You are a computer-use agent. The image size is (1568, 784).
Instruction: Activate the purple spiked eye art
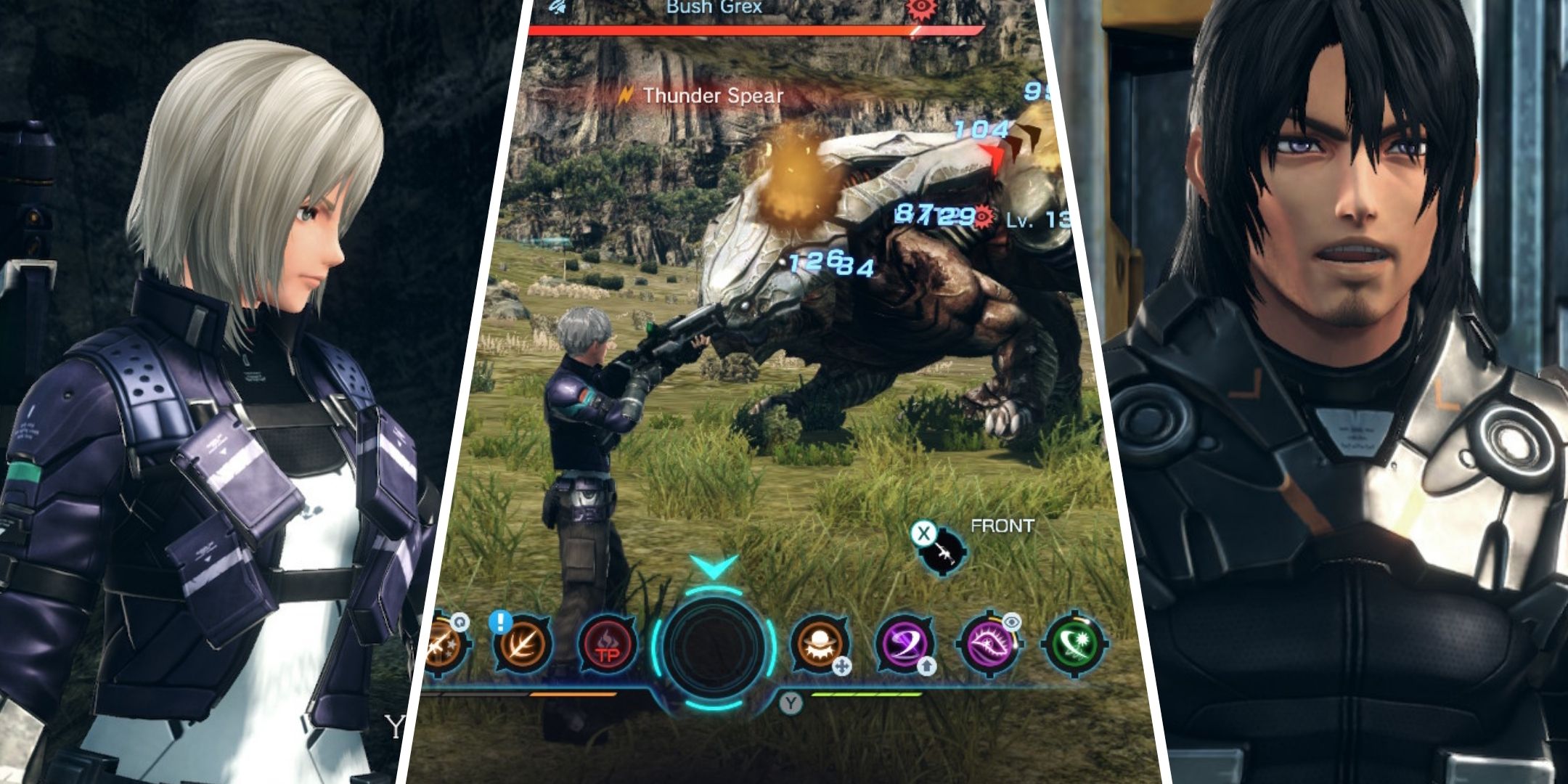click(989, 643)
